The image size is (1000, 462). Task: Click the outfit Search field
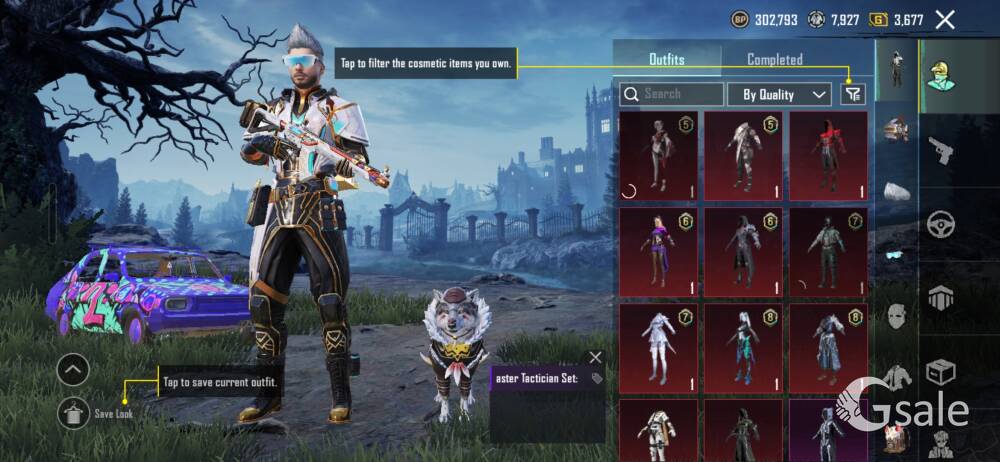pyautogui.click(x=672, y=94)
